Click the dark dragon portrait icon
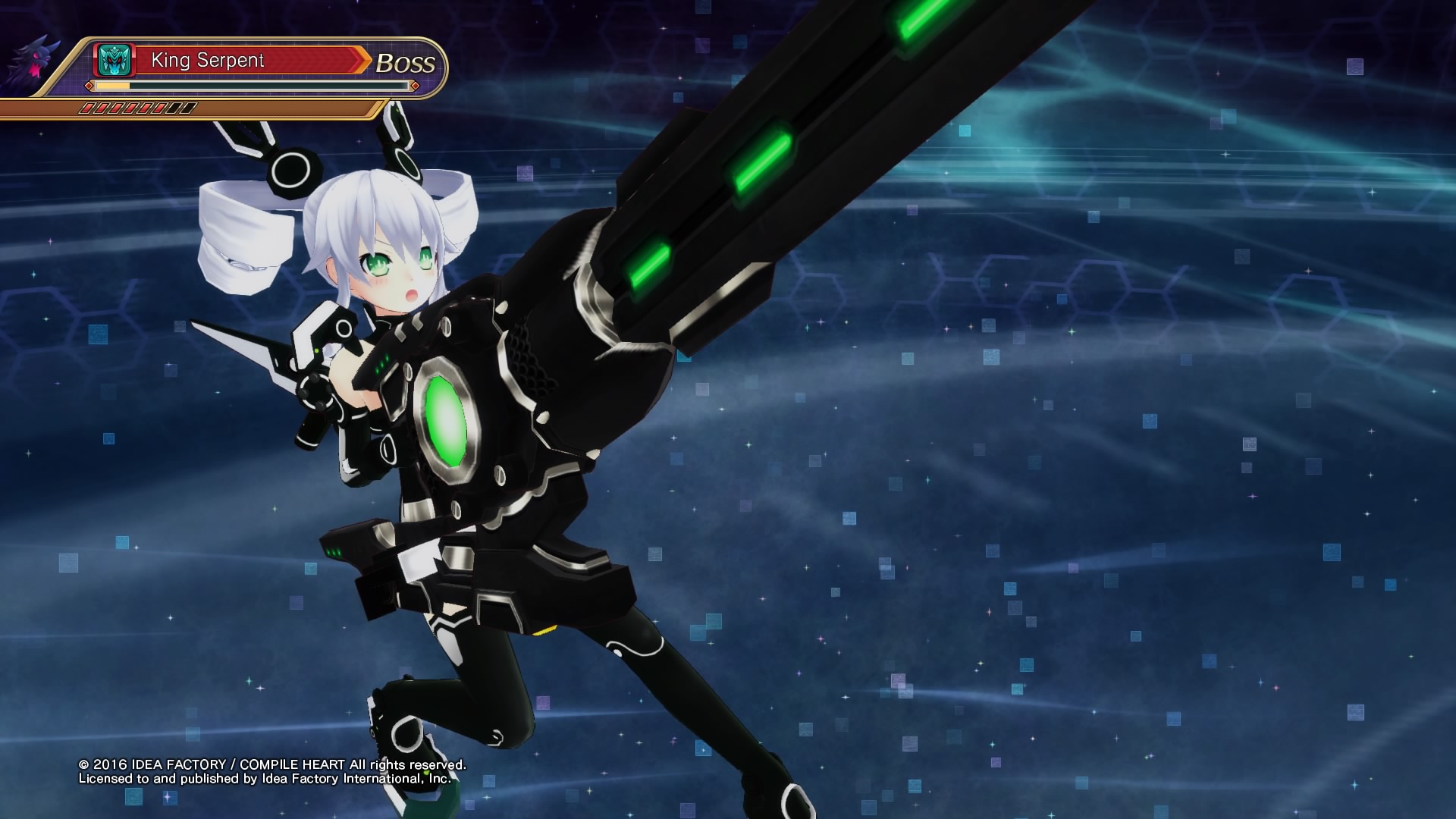Screen dimensions: 1456x819 click(34, 61)
